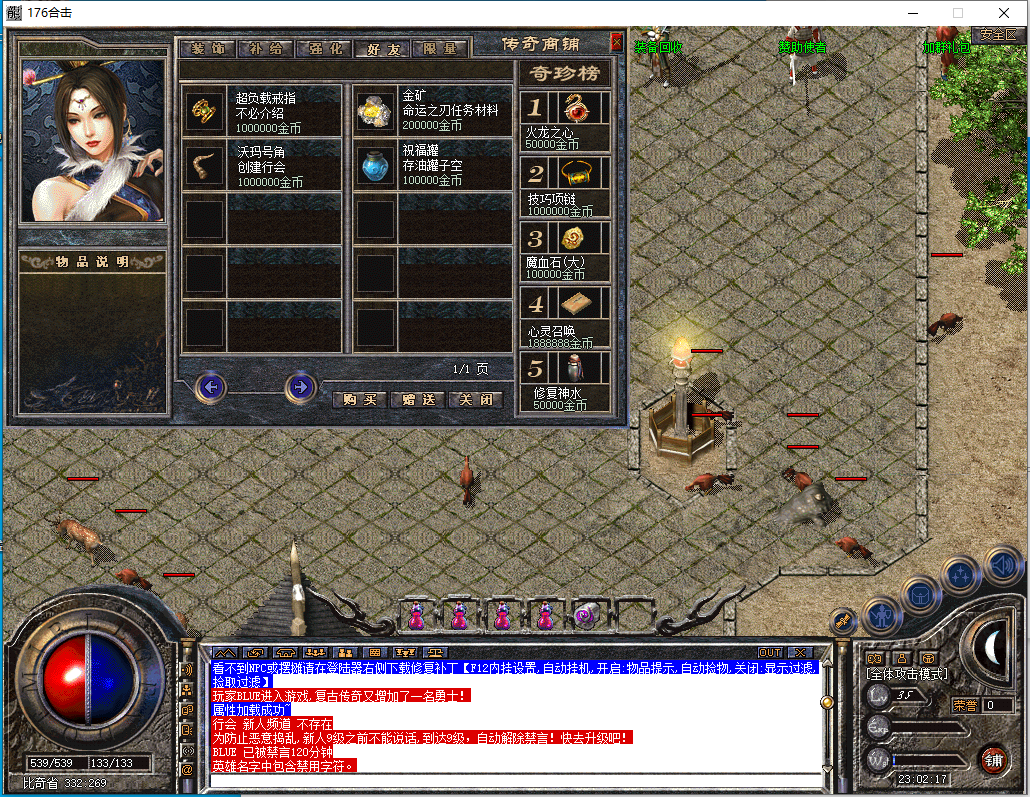Choose the 沃玛号角 horn item
The image size is (1030, 797).
coord(206,165)
